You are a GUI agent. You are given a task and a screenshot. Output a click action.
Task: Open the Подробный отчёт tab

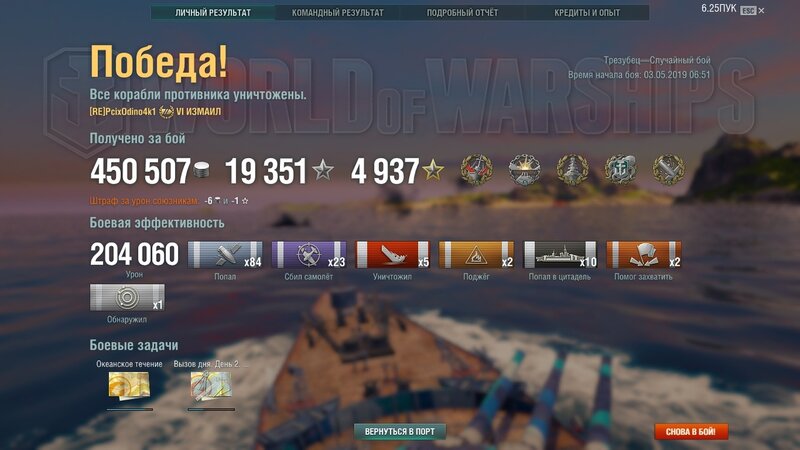[462, 13]
